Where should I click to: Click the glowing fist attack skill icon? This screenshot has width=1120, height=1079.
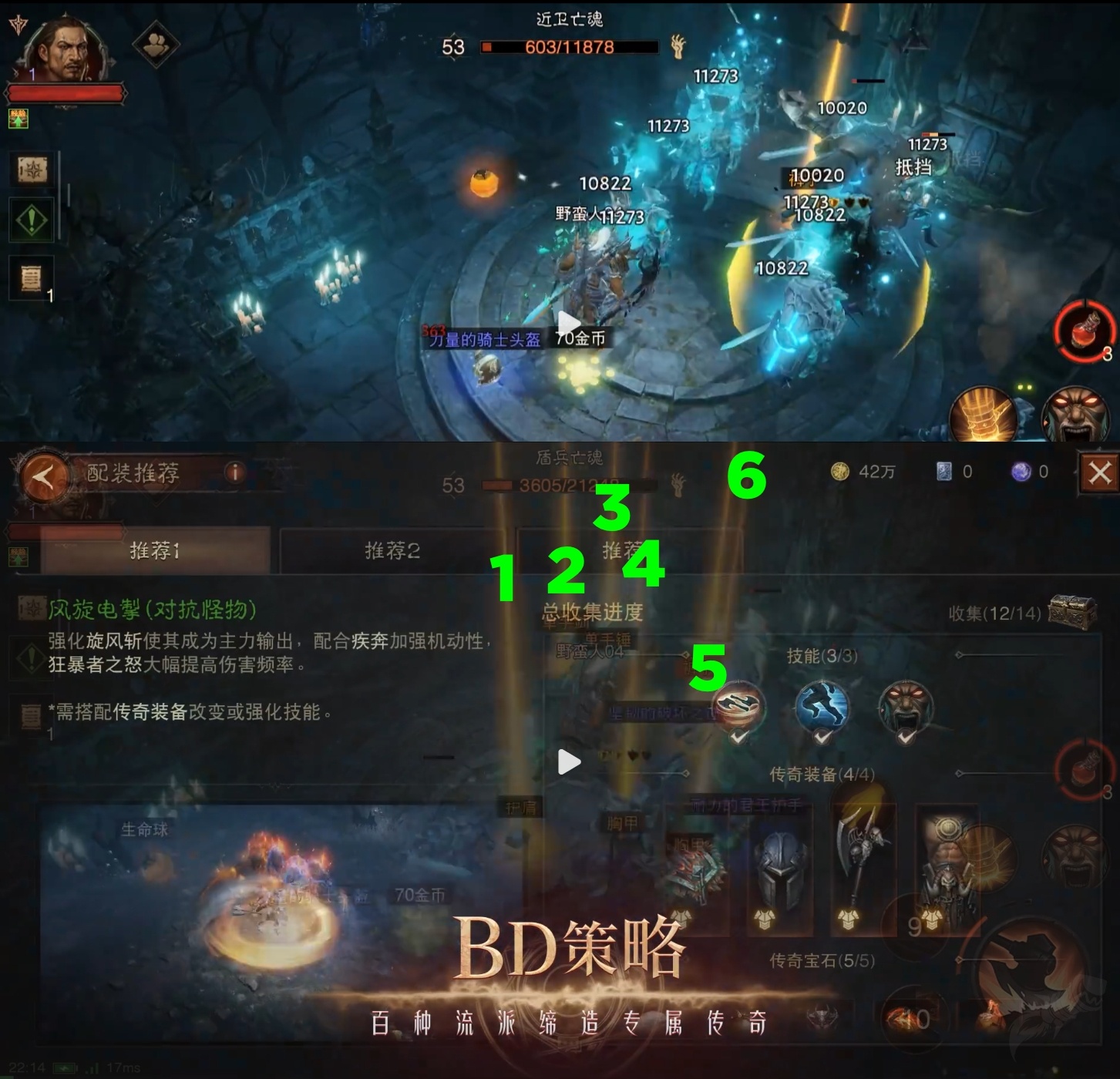point(991,414)
